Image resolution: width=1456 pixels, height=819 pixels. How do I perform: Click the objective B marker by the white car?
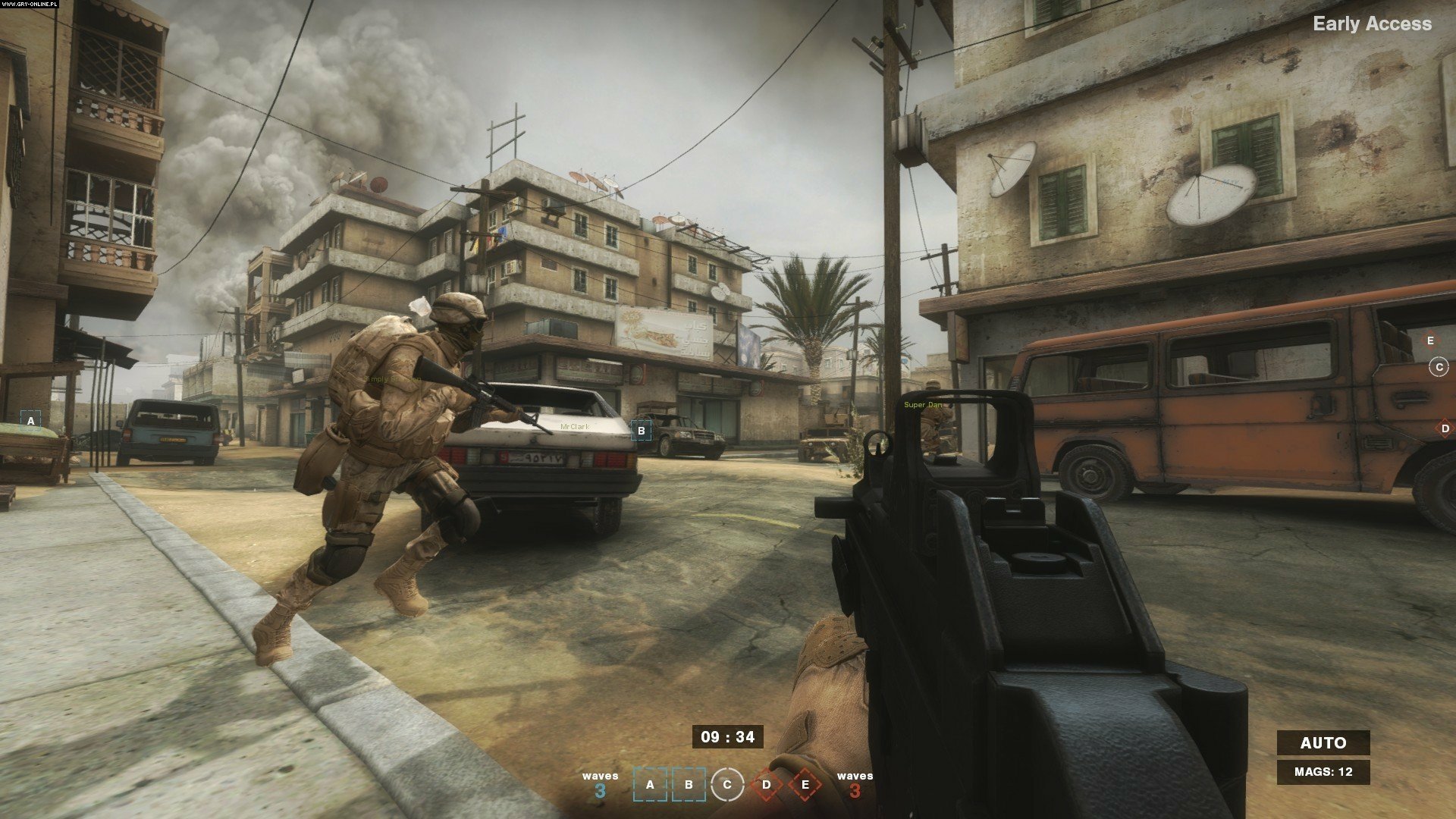[x=641, y=430]
